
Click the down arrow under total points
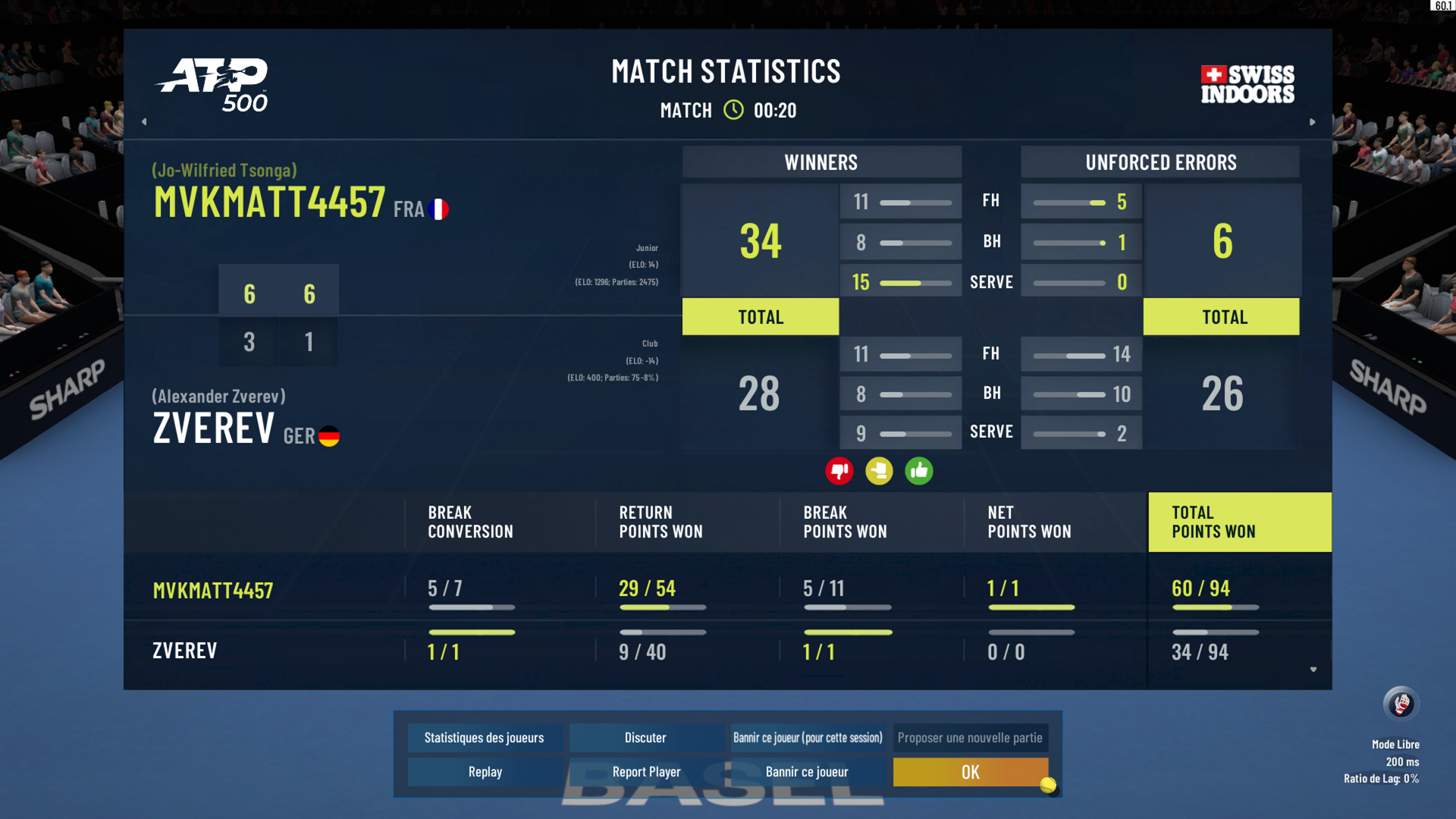click(1313, 670)
